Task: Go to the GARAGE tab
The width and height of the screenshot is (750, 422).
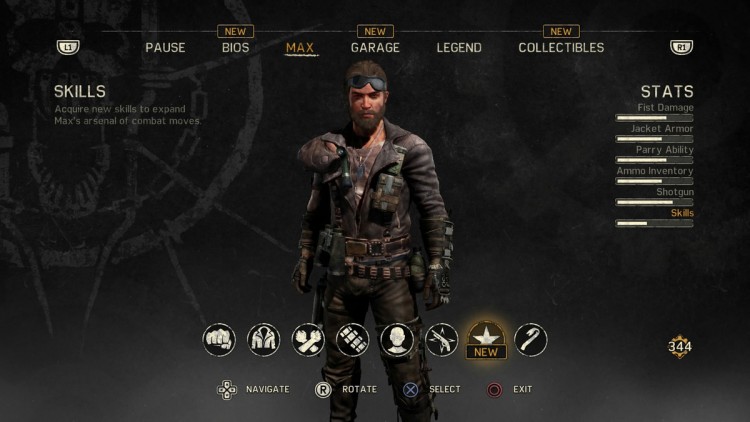Action: click(x=375, y=47)
